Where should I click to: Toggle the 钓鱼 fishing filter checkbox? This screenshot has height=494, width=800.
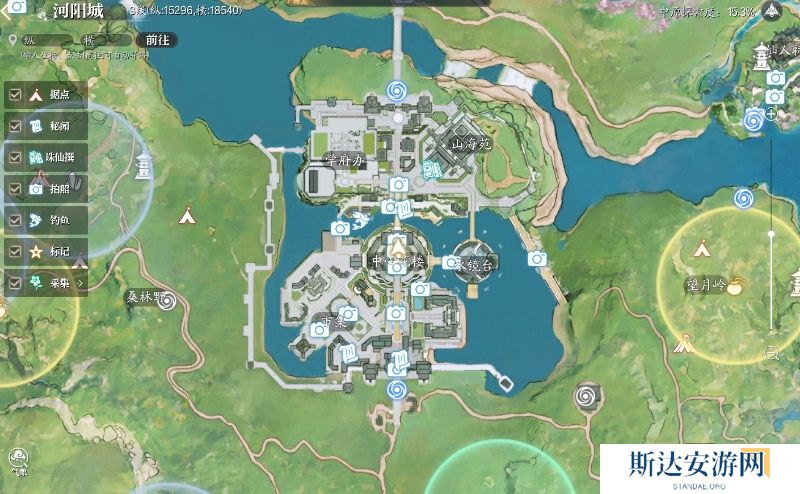[x=16, y=220]
